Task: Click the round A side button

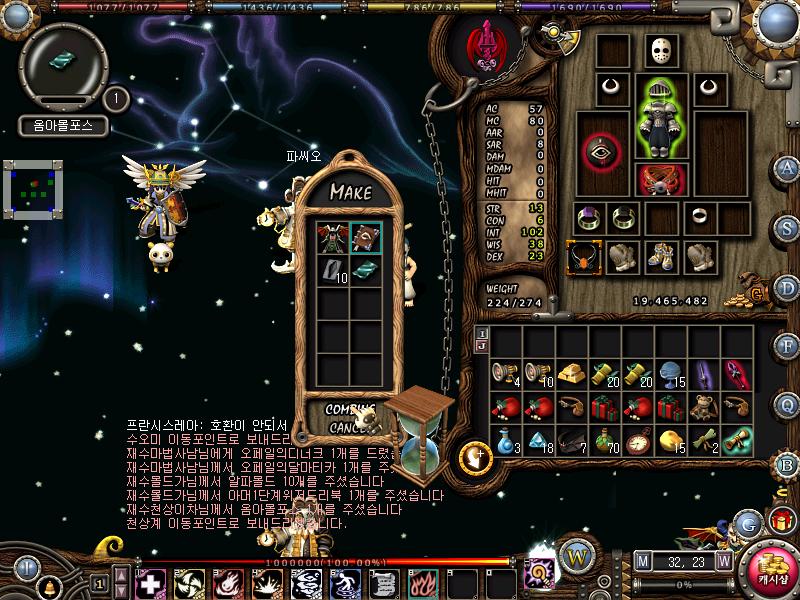Action: point(787,168)
